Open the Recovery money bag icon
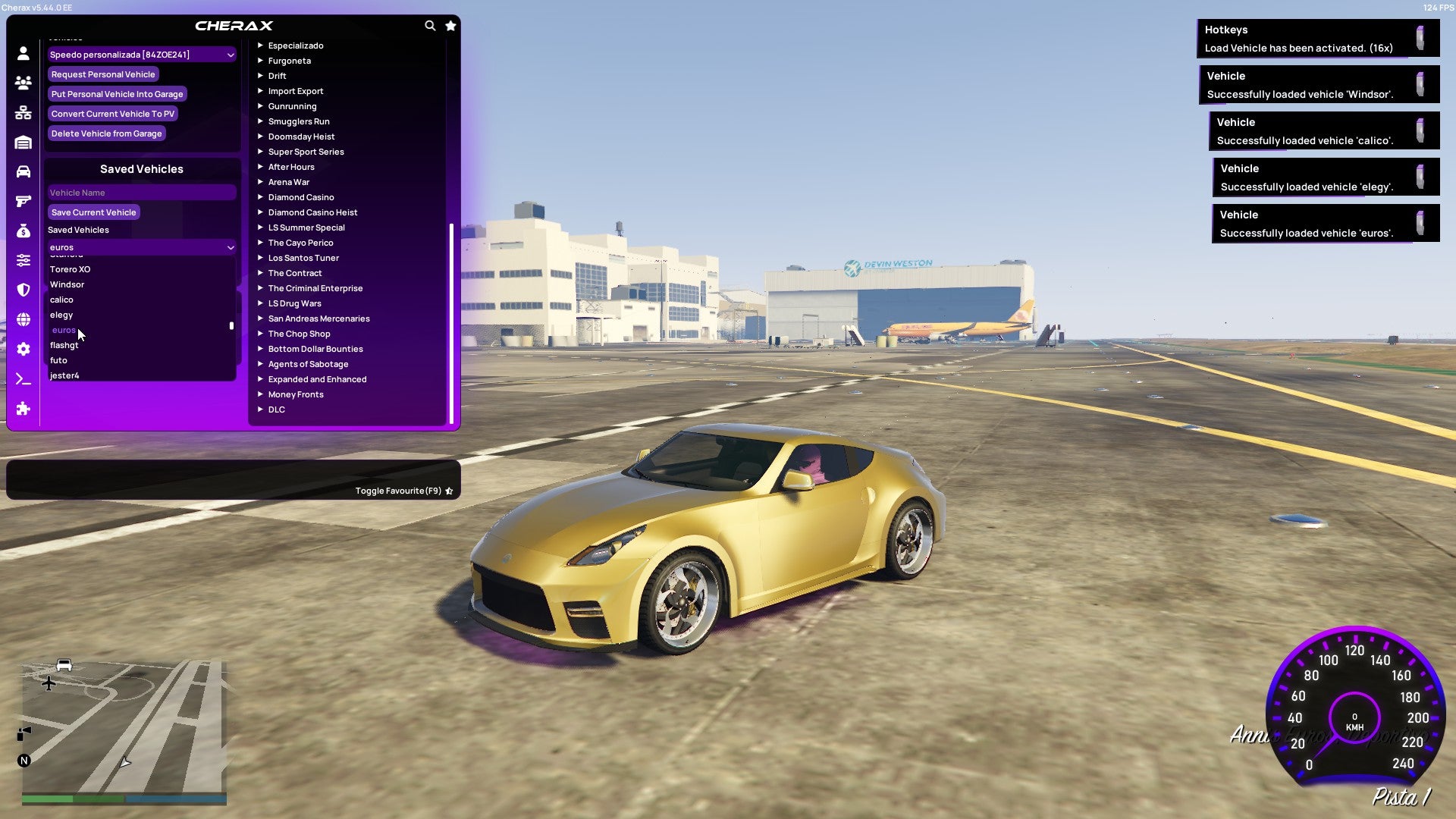 coord(23,231)
